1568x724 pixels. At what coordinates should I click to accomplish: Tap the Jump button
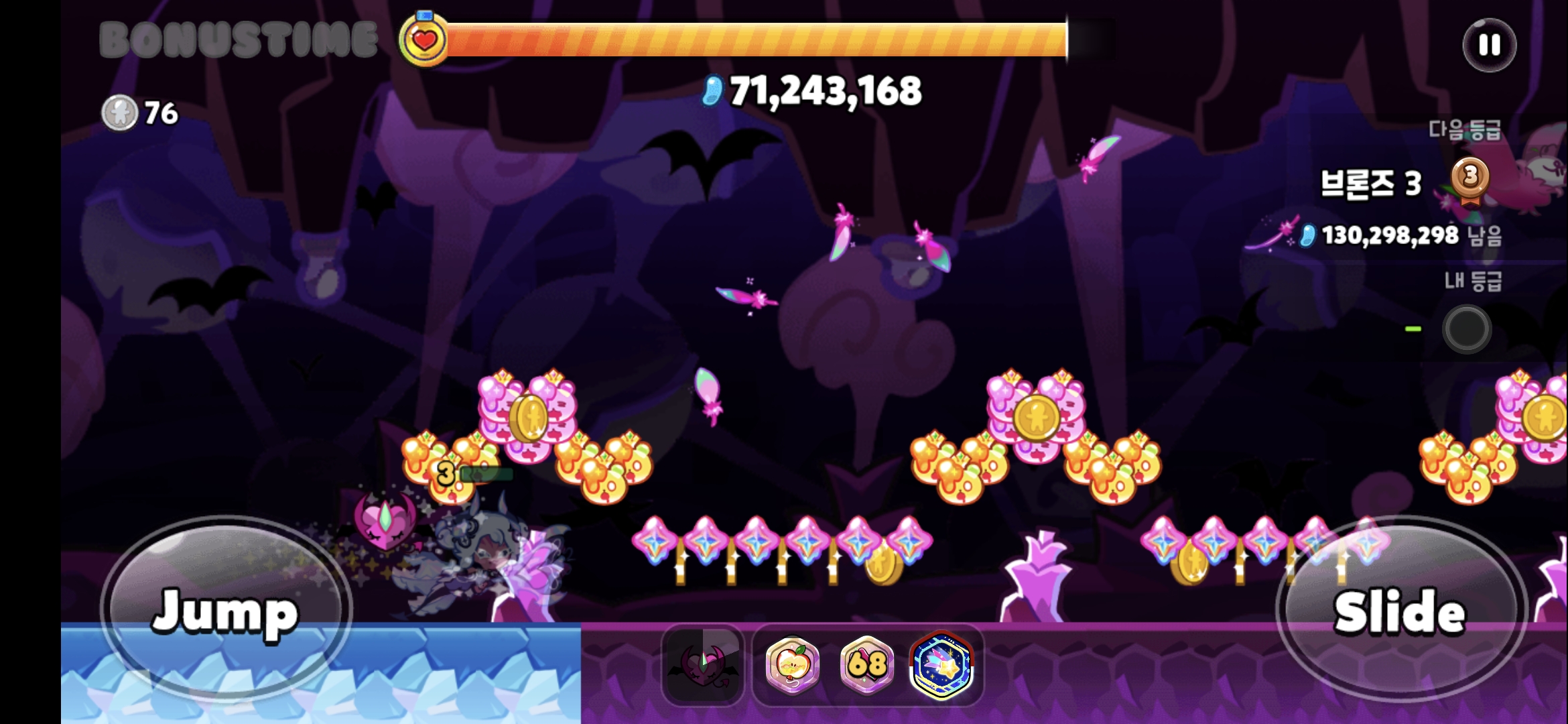226,609
